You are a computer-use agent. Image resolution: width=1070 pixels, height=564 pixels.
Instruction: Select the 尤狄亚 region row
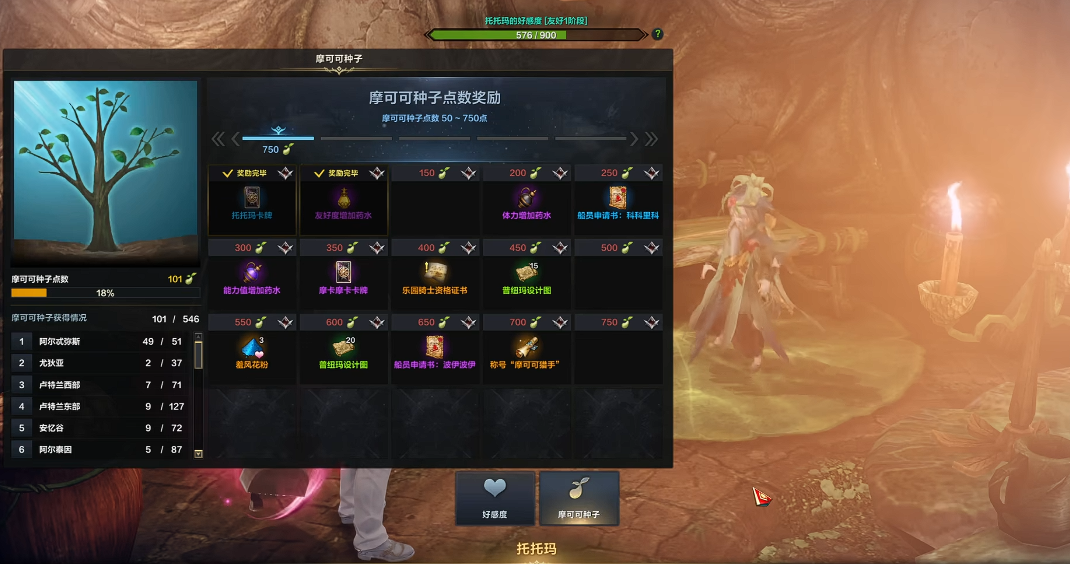[x=100, y=363]
